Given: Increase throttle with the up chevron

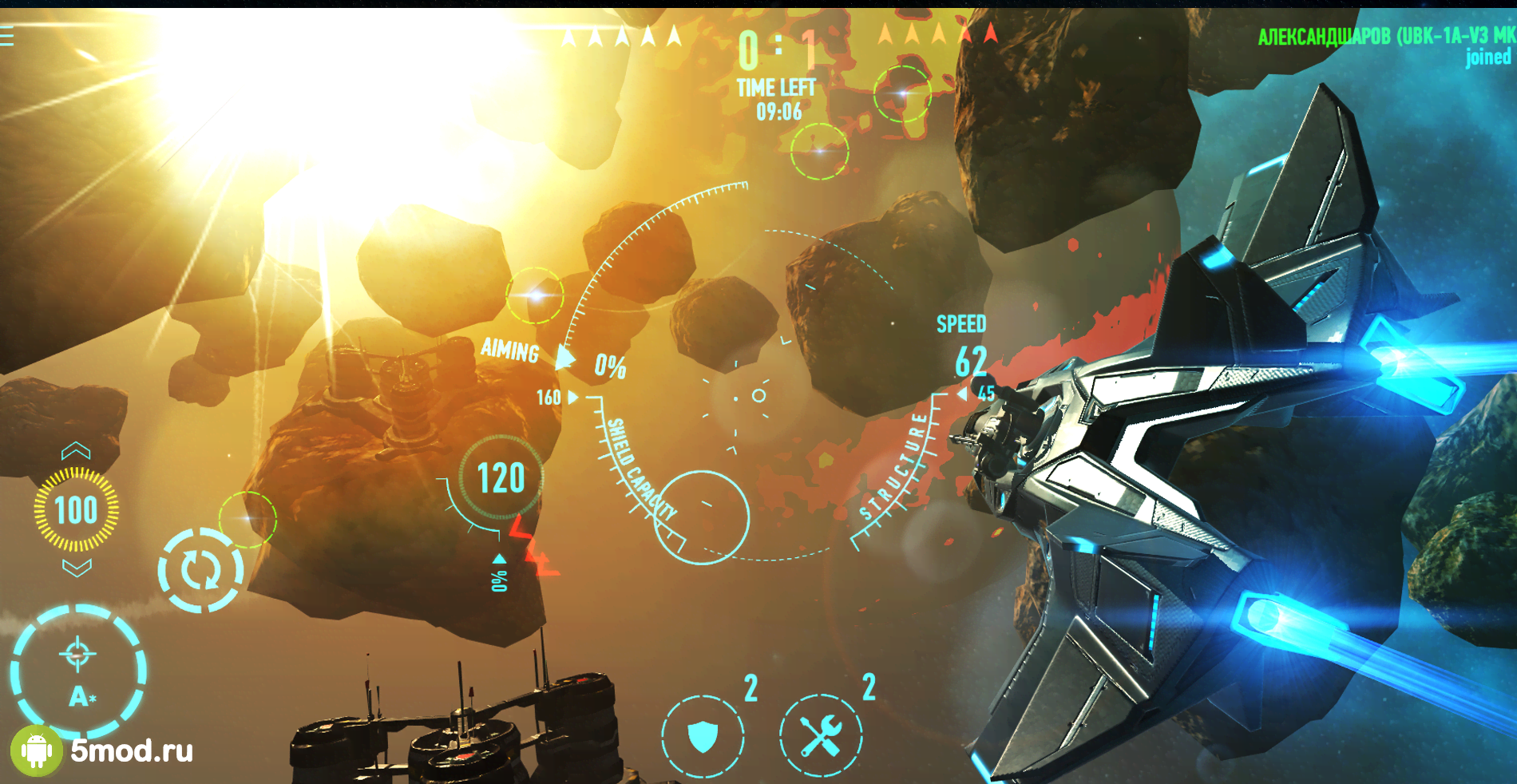Looking at the screenshot, I should tap(76, 452).
